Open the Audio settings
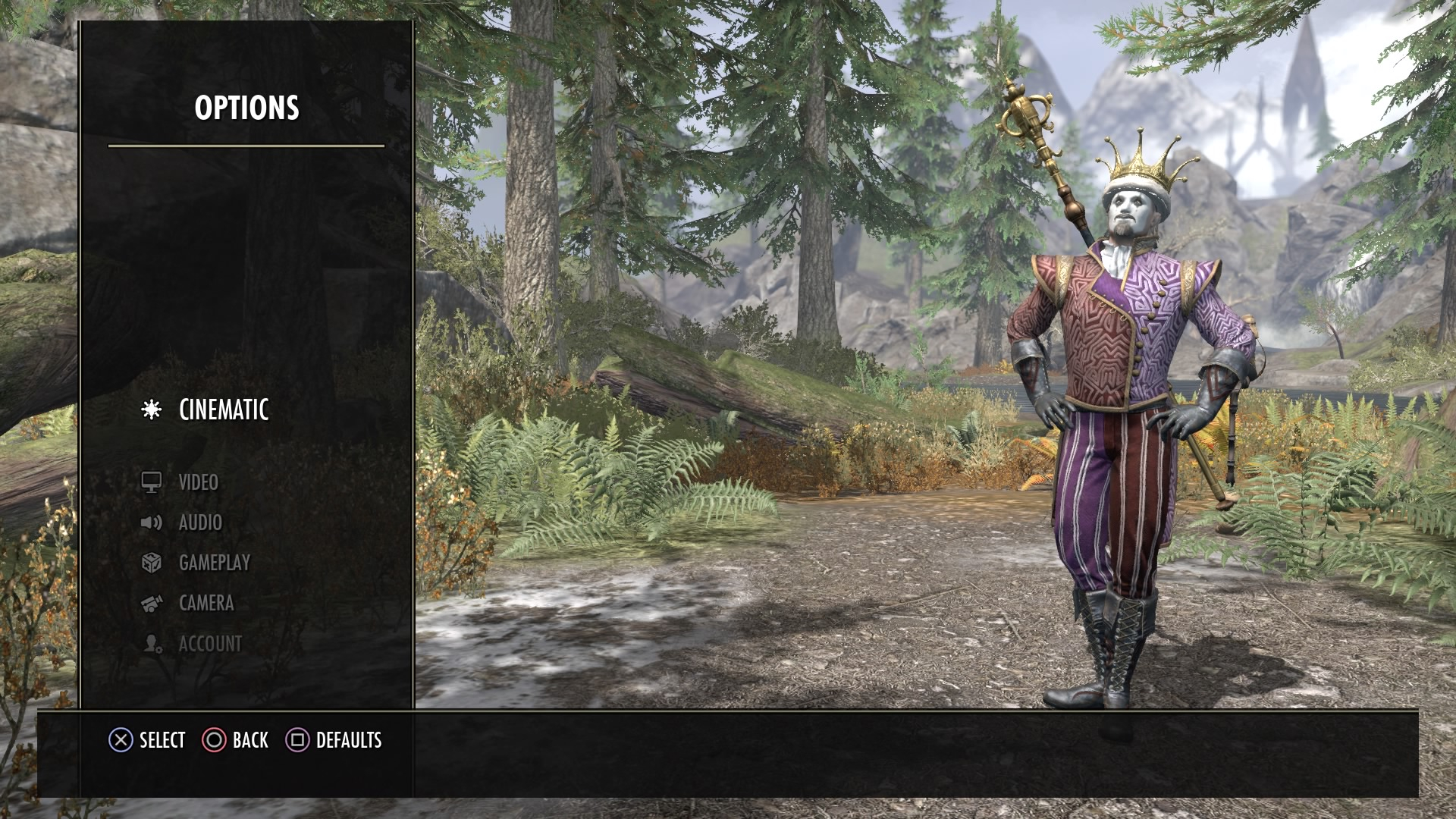The height and width of the screenshot is (819, 1456). pyautogui.click(x=200, y=522)
